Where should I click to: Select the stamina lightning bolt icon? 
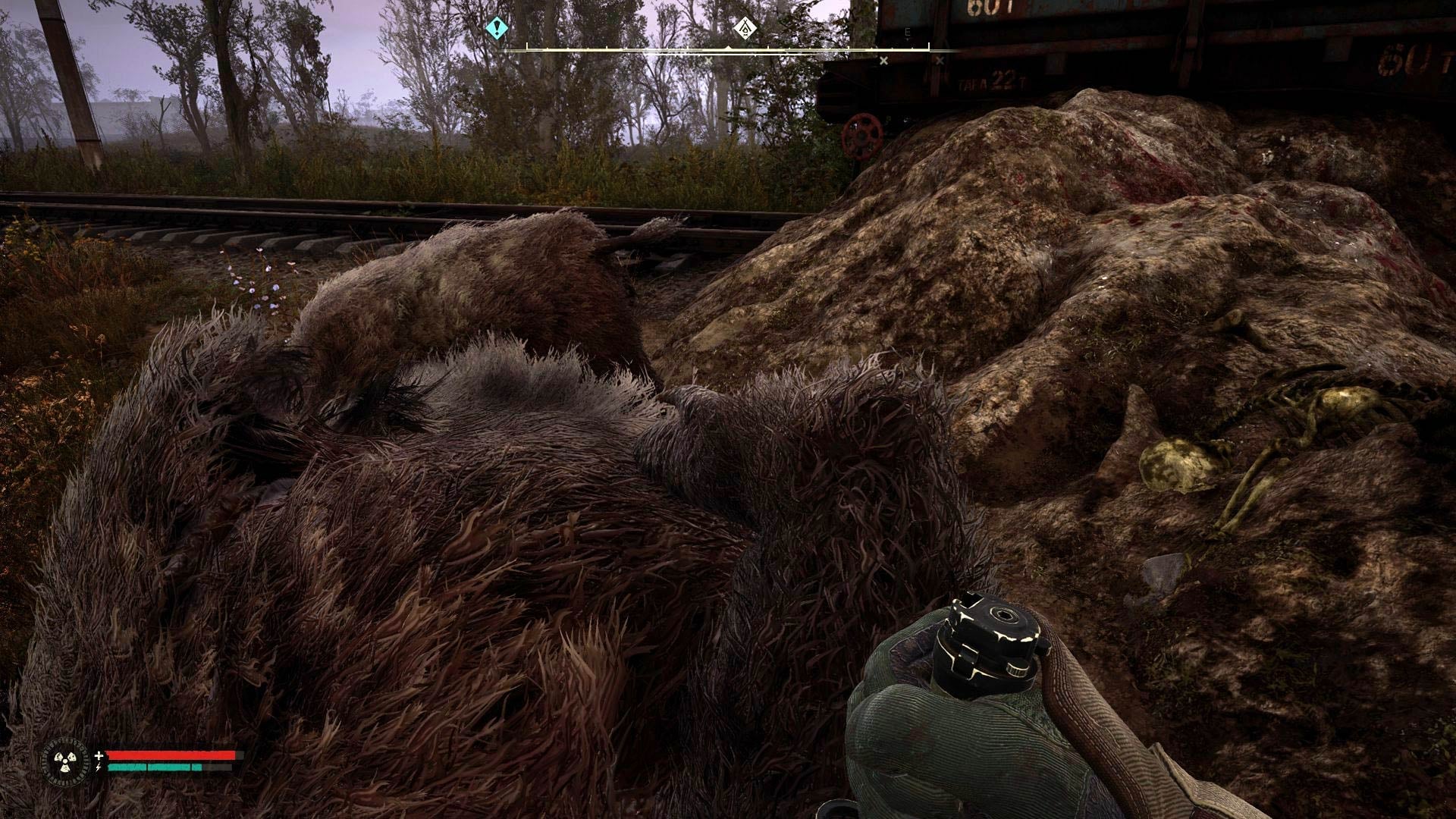pos(99,767)
